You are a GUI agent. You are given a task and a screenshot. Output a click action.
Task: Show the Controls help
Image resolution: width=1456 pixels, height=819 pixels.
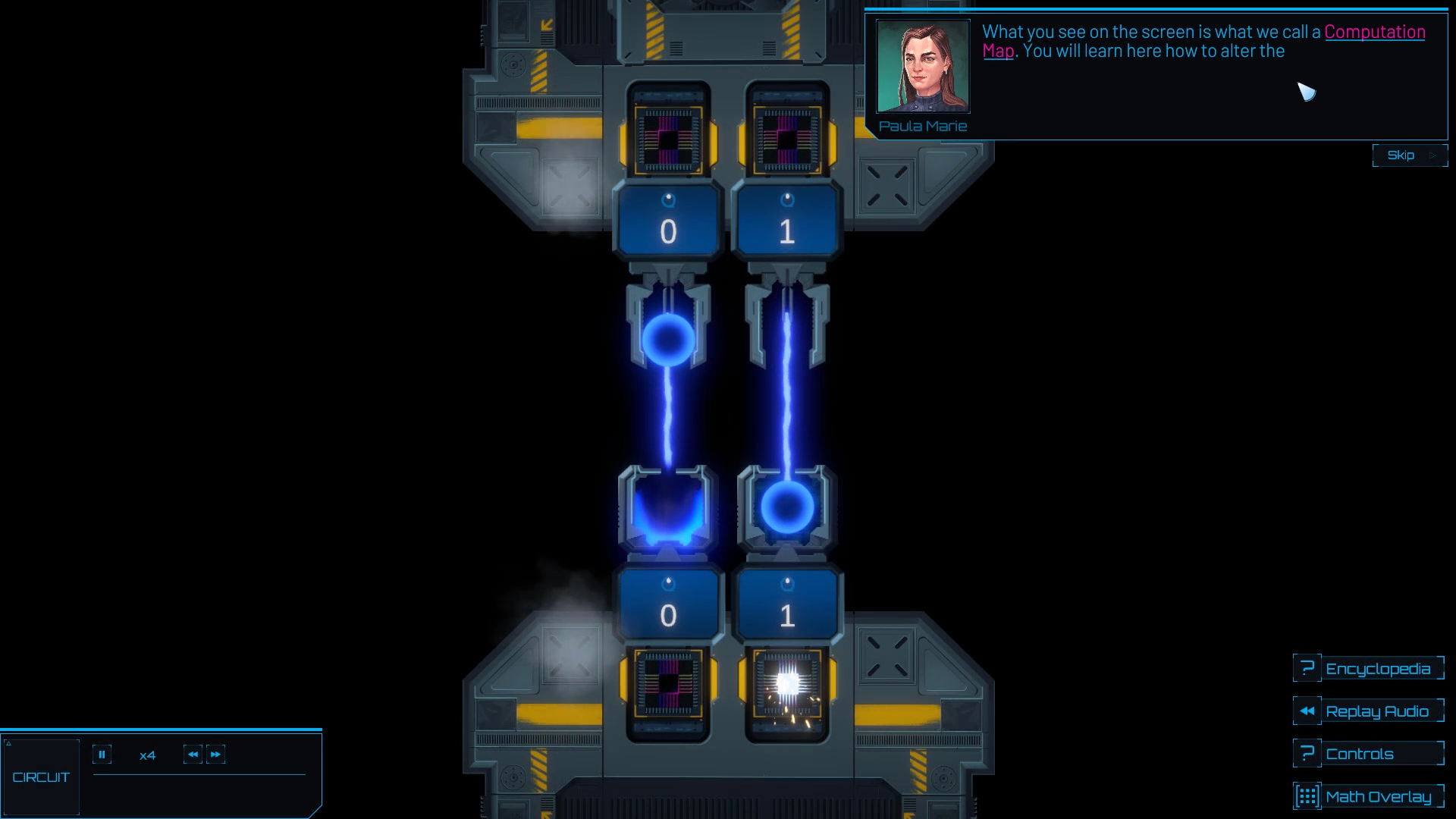point(1369,754)
